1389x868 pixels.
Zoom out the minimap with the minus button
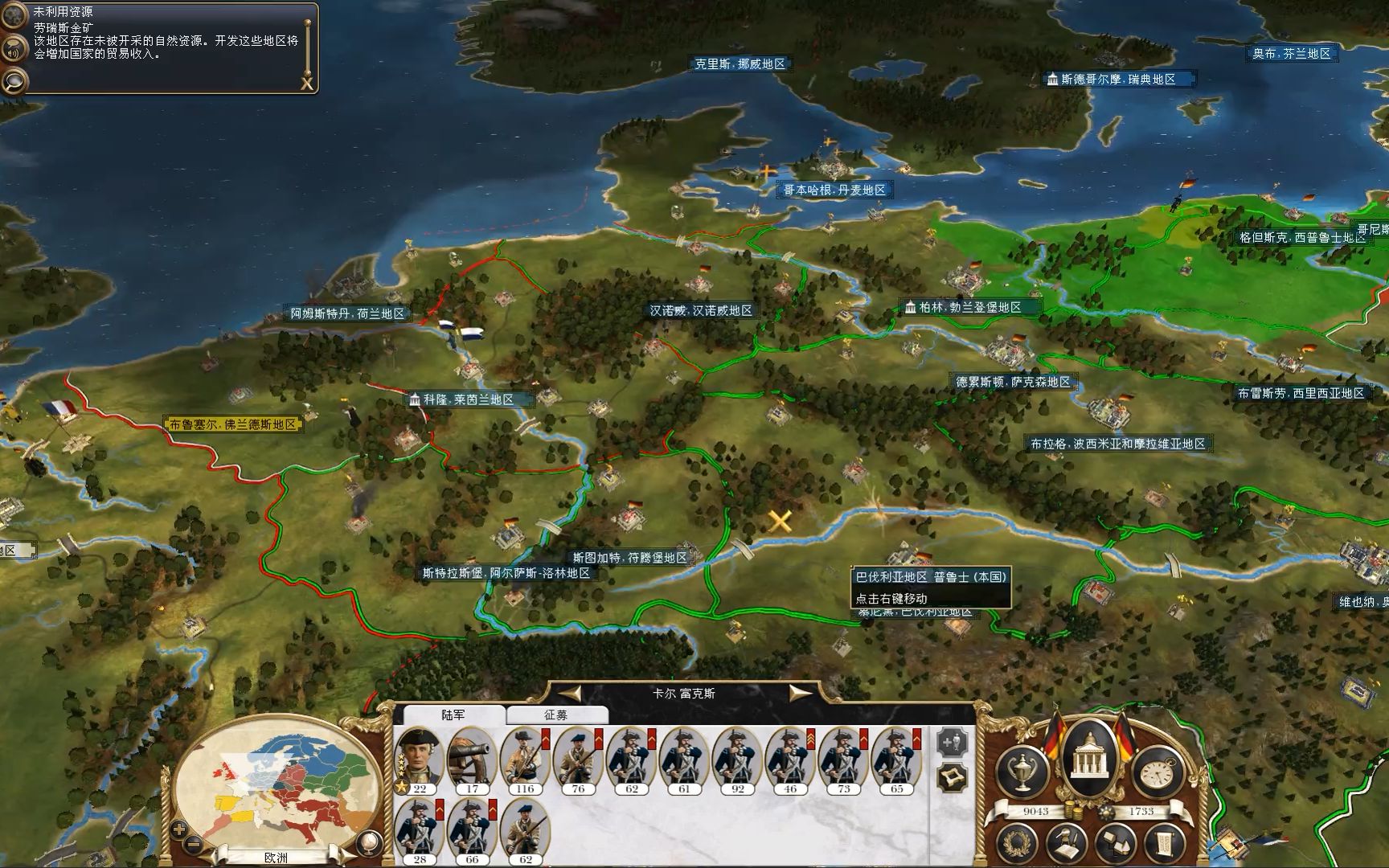pyautogui.click(x=195, y=844)
